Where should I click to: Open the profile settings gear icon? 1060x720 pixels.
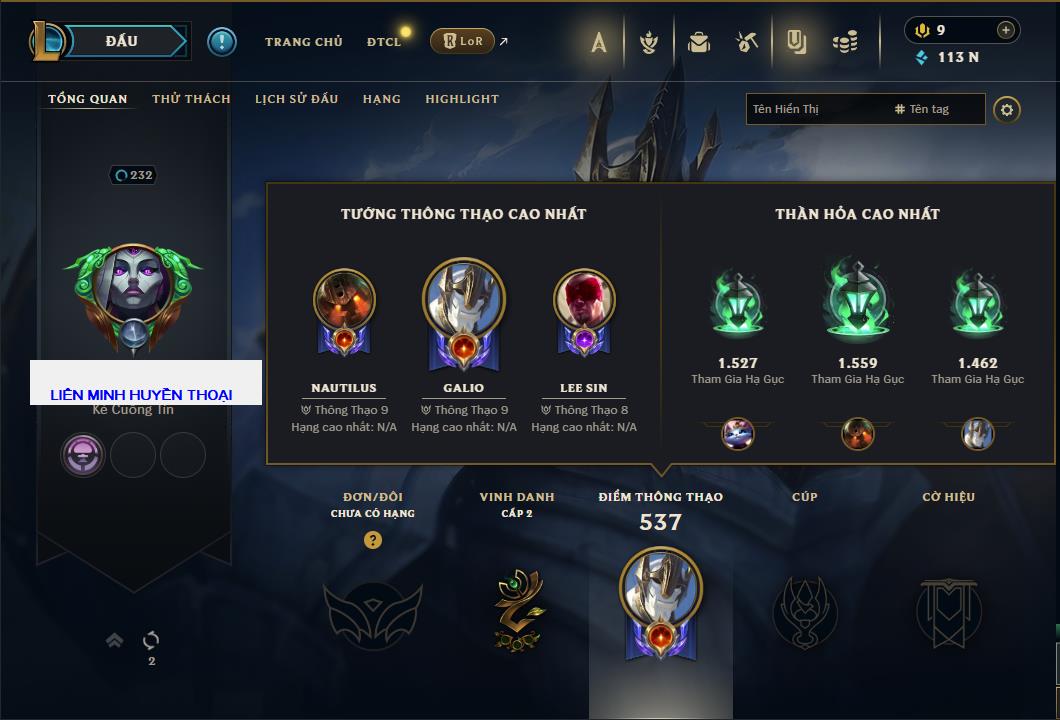pos(1007,109)
